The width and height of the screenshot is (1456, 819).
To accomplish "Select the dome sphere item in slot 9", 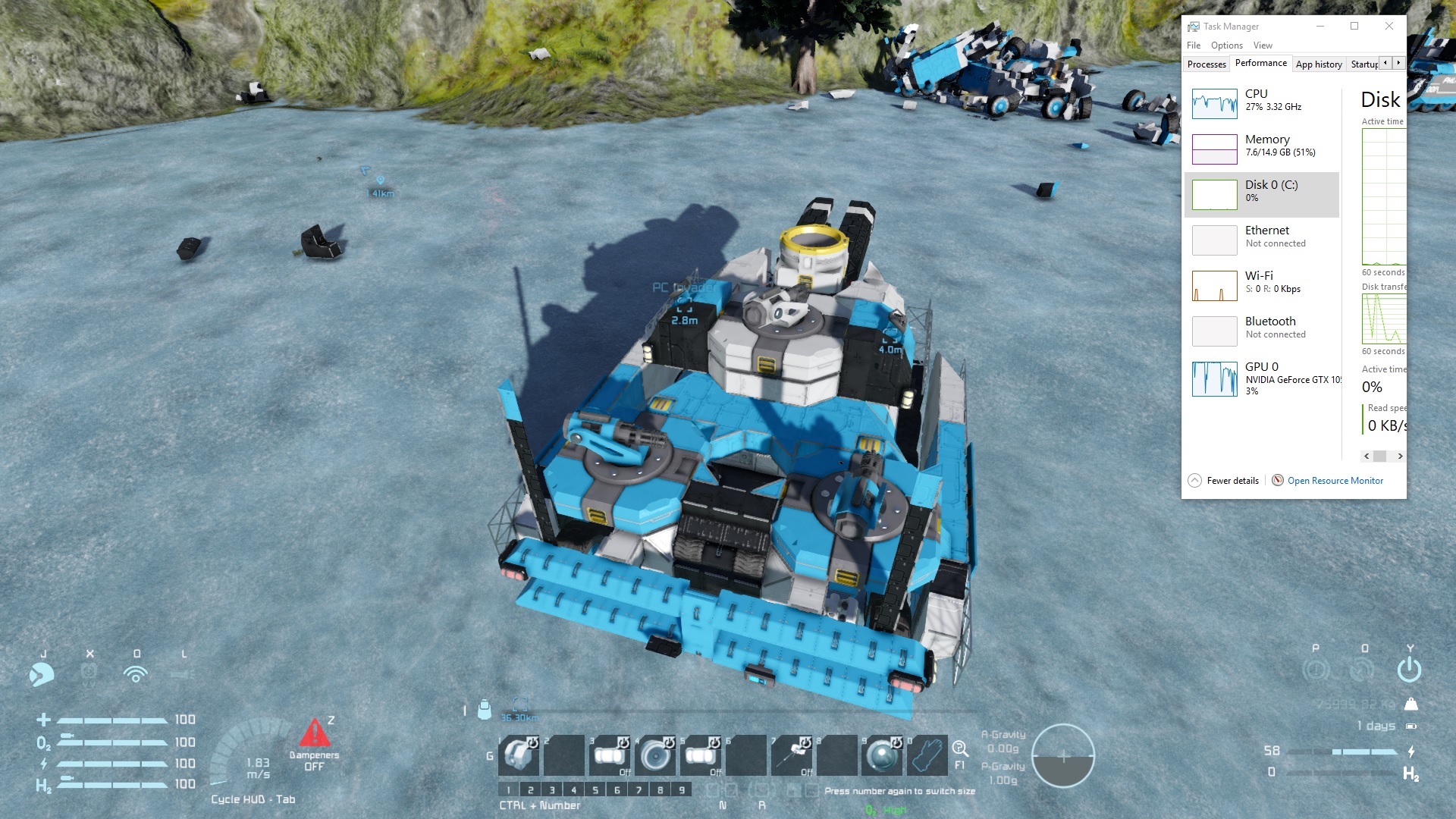I will pos(883,755).
